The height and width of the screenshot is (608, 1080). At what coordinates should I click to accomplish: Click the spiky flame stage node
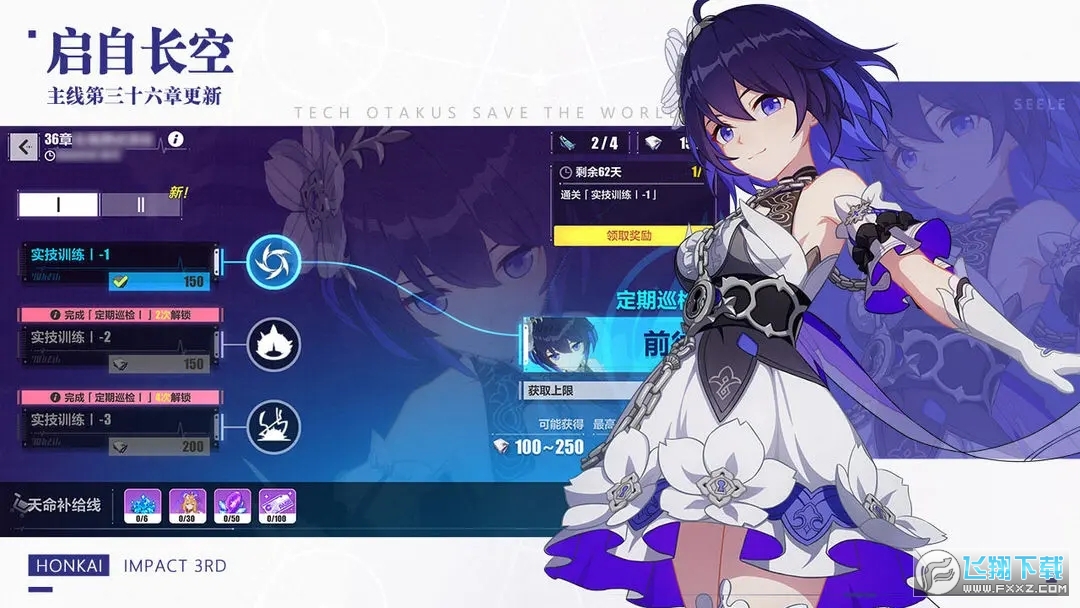point(273,344)
